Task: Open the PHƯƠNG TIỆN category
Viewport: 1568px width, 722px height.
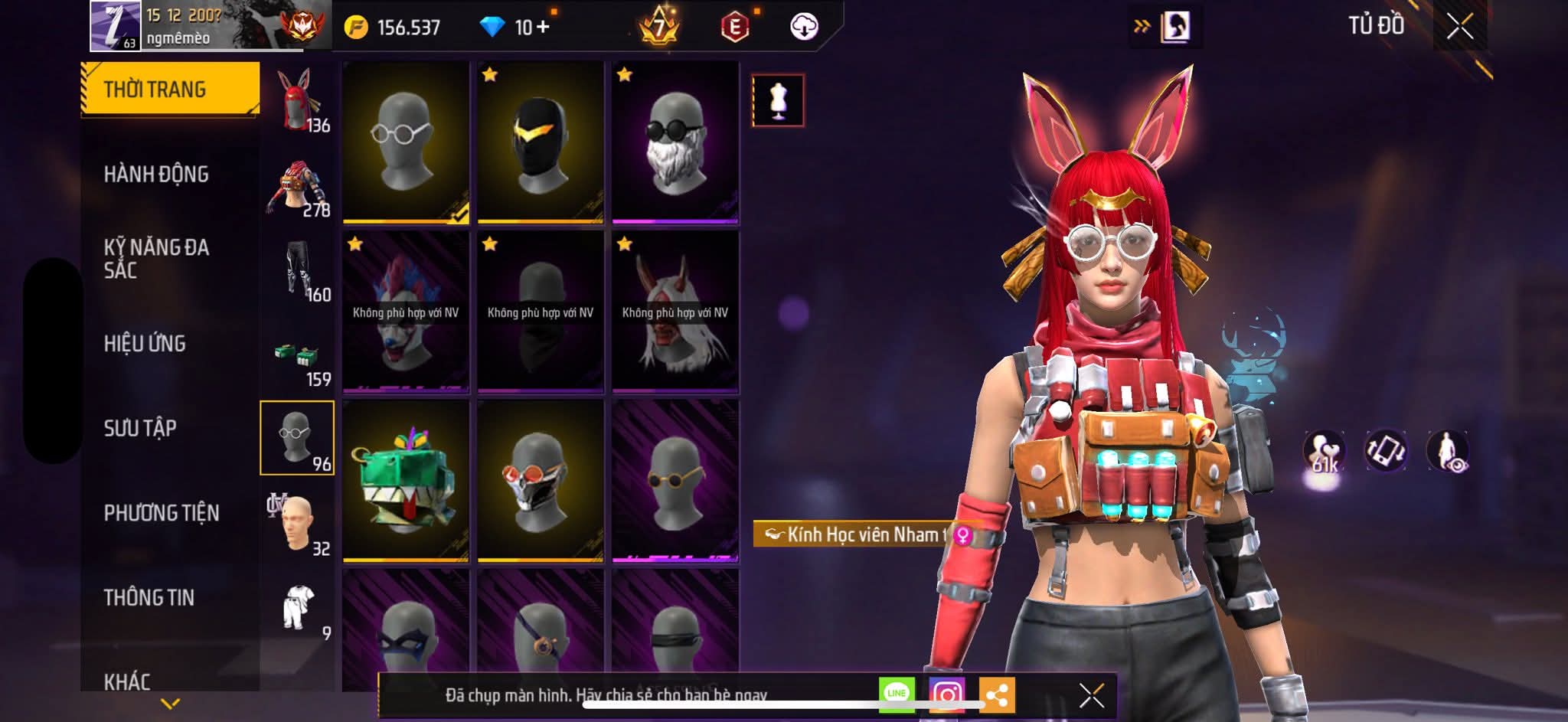Action: coord(162,513)
